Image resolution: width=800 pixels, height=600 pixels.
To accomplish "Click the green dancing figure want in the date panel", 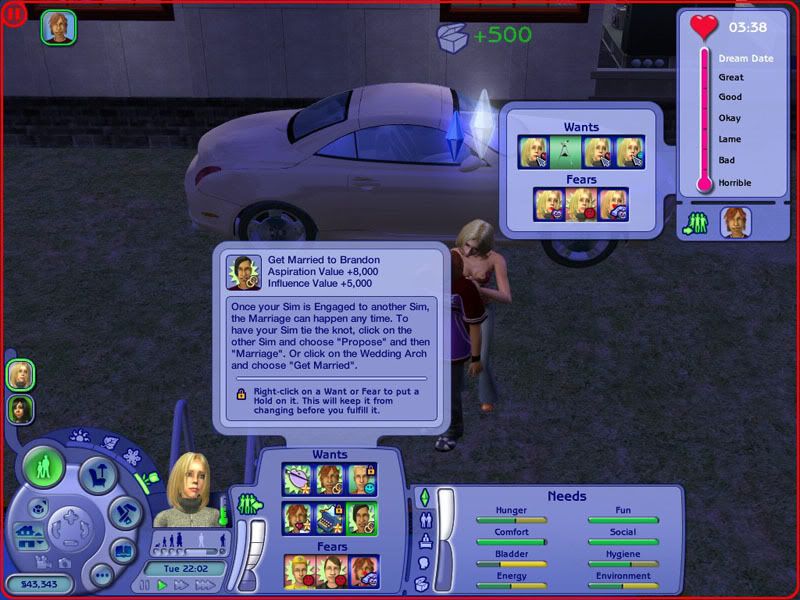I will coord(565,152).
